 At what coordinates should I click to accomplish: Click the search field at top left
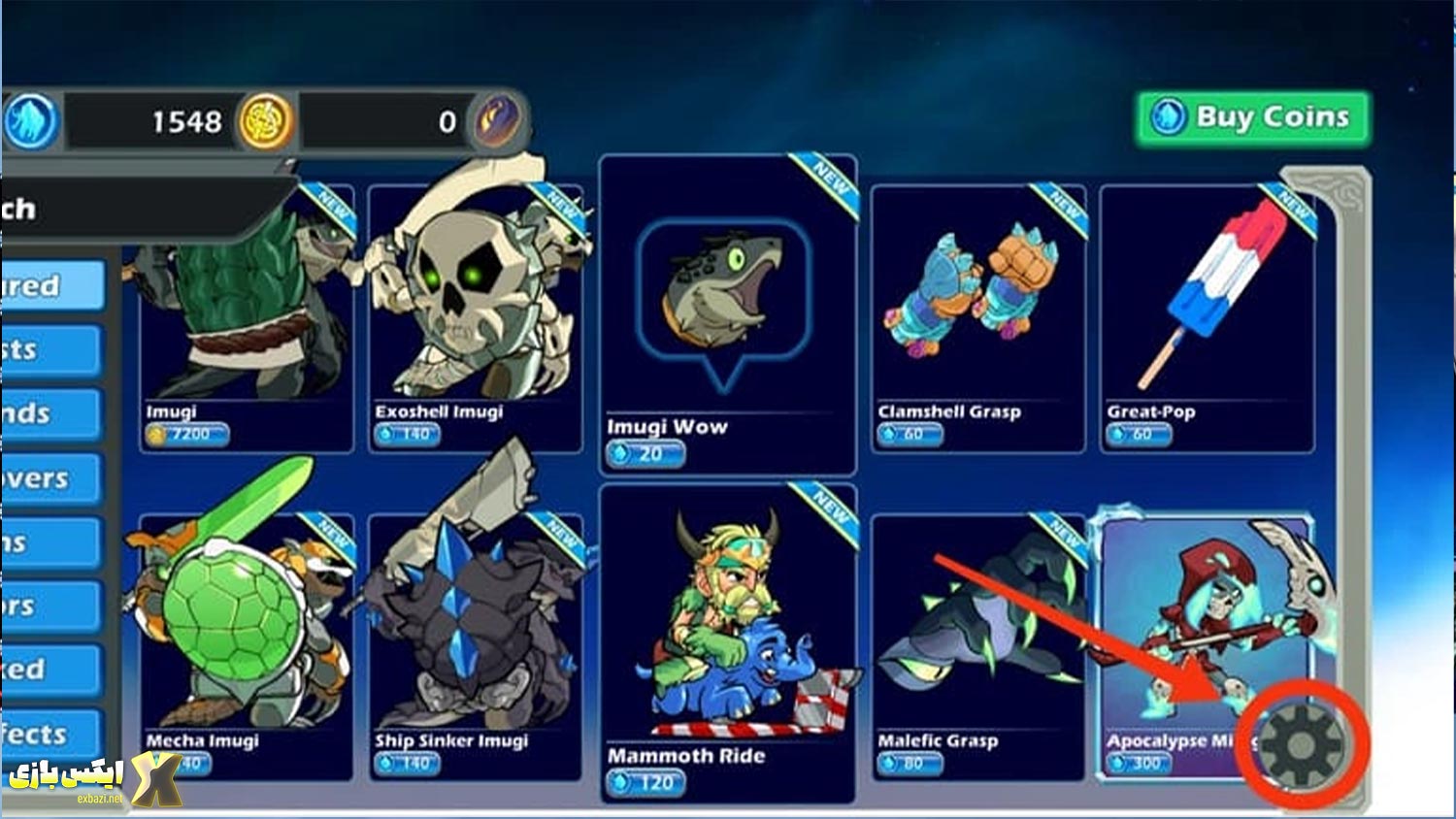[x=116, y=208]
